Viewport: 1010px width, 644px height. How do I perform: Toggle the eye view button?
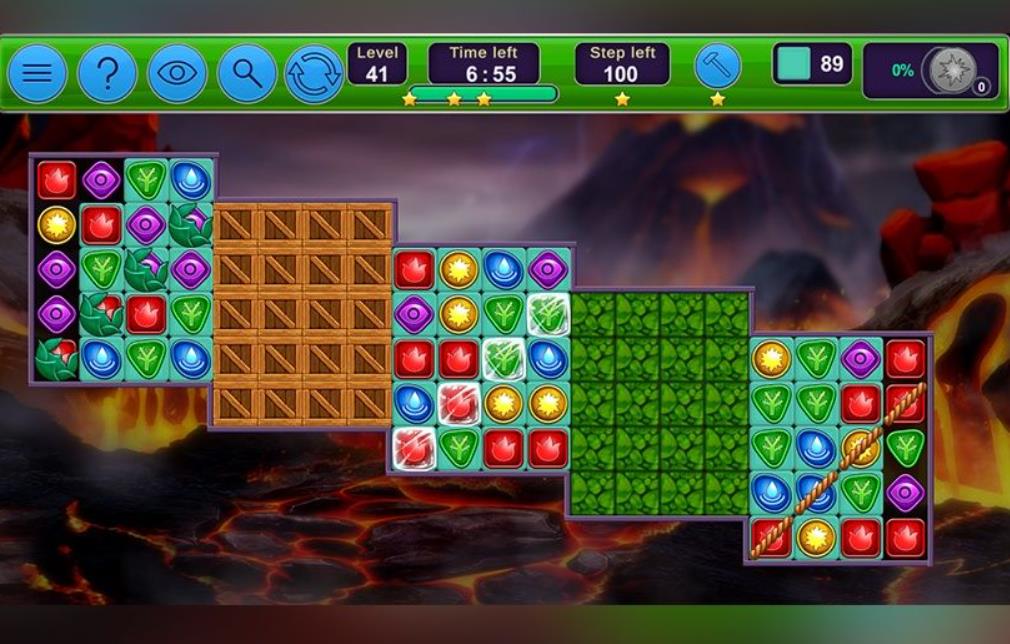177,73
